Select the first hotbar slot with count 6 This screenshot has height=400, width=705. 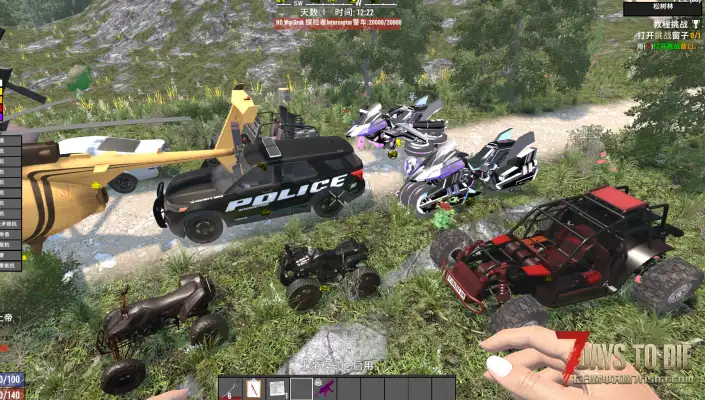point(230,388)
